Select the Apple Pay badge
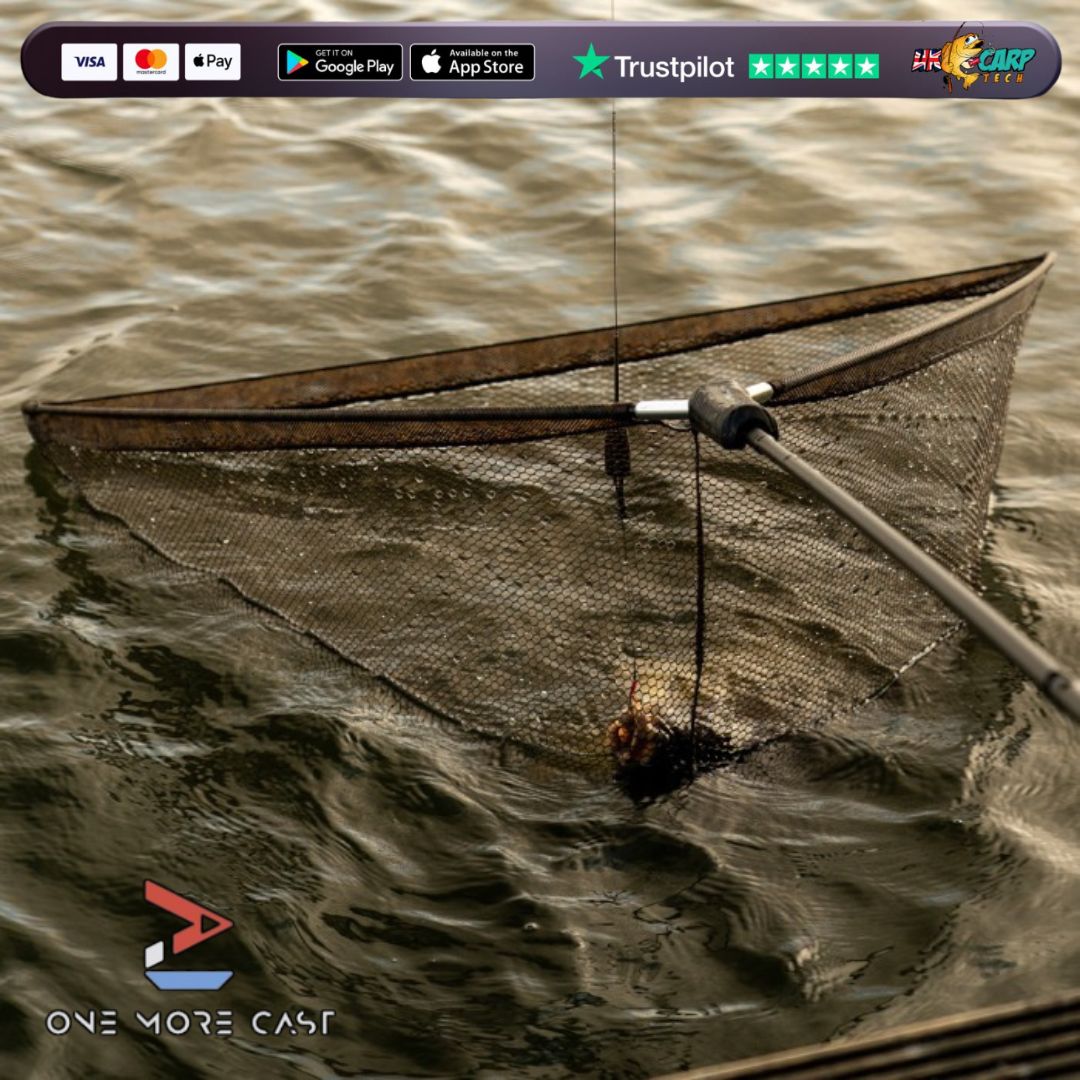The image size is (1080, 1080). point(212,62)
